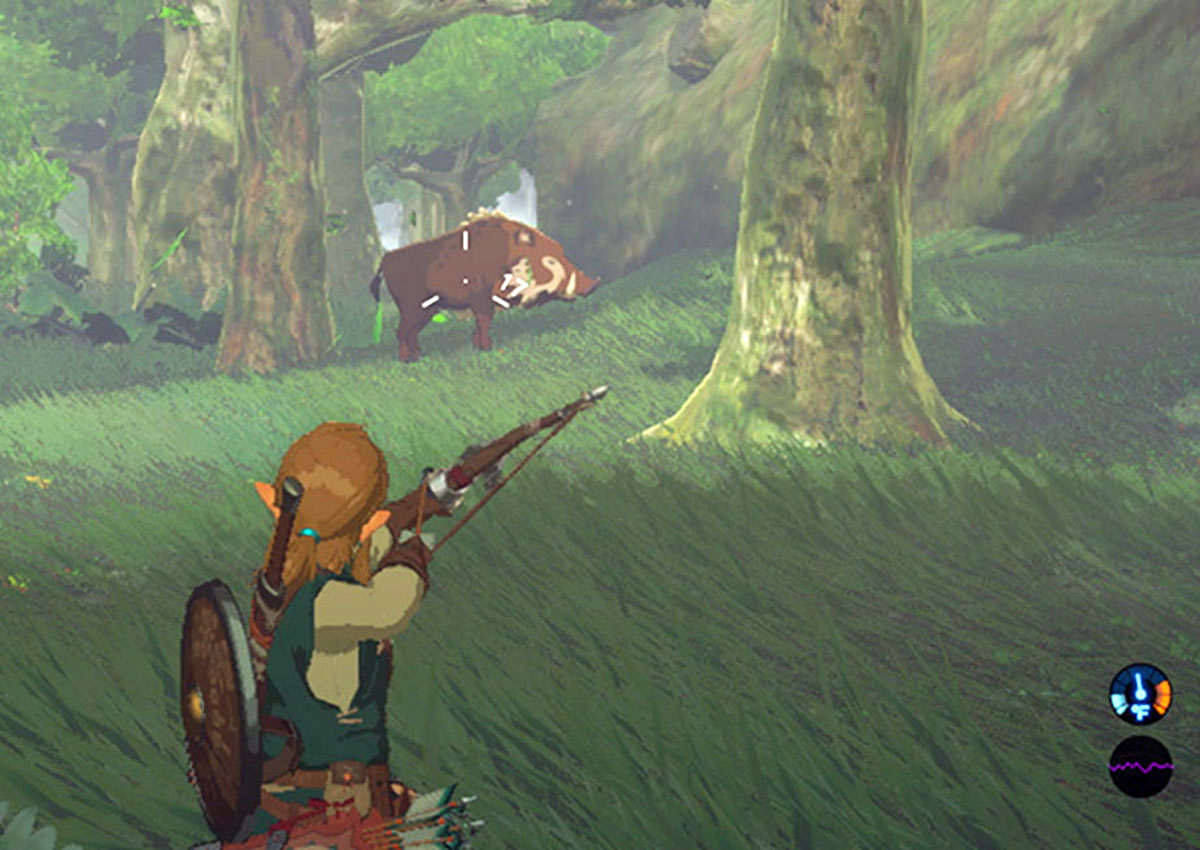Select the purple noise meter icon
This screenshot has height=850, width=1200.
pos(1140,767)
